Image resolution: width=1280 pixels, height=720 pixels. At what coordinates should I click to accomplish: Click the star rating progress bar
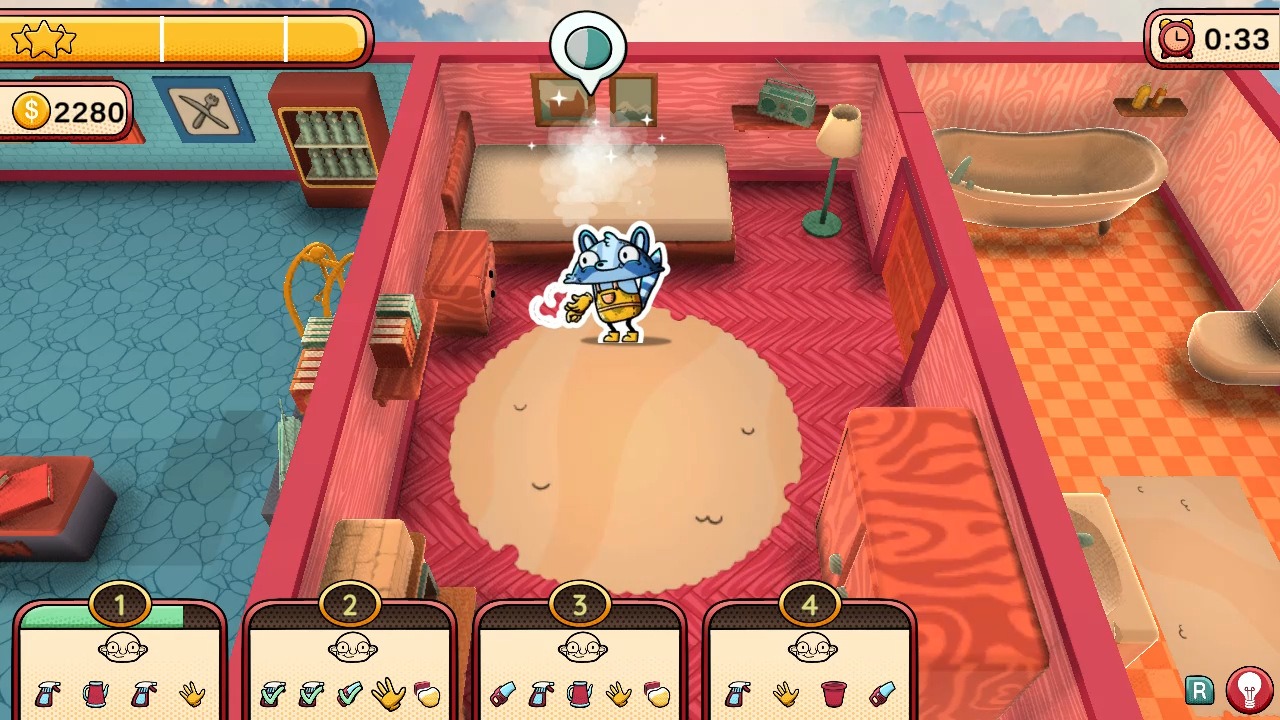click(x=185, y=38)
